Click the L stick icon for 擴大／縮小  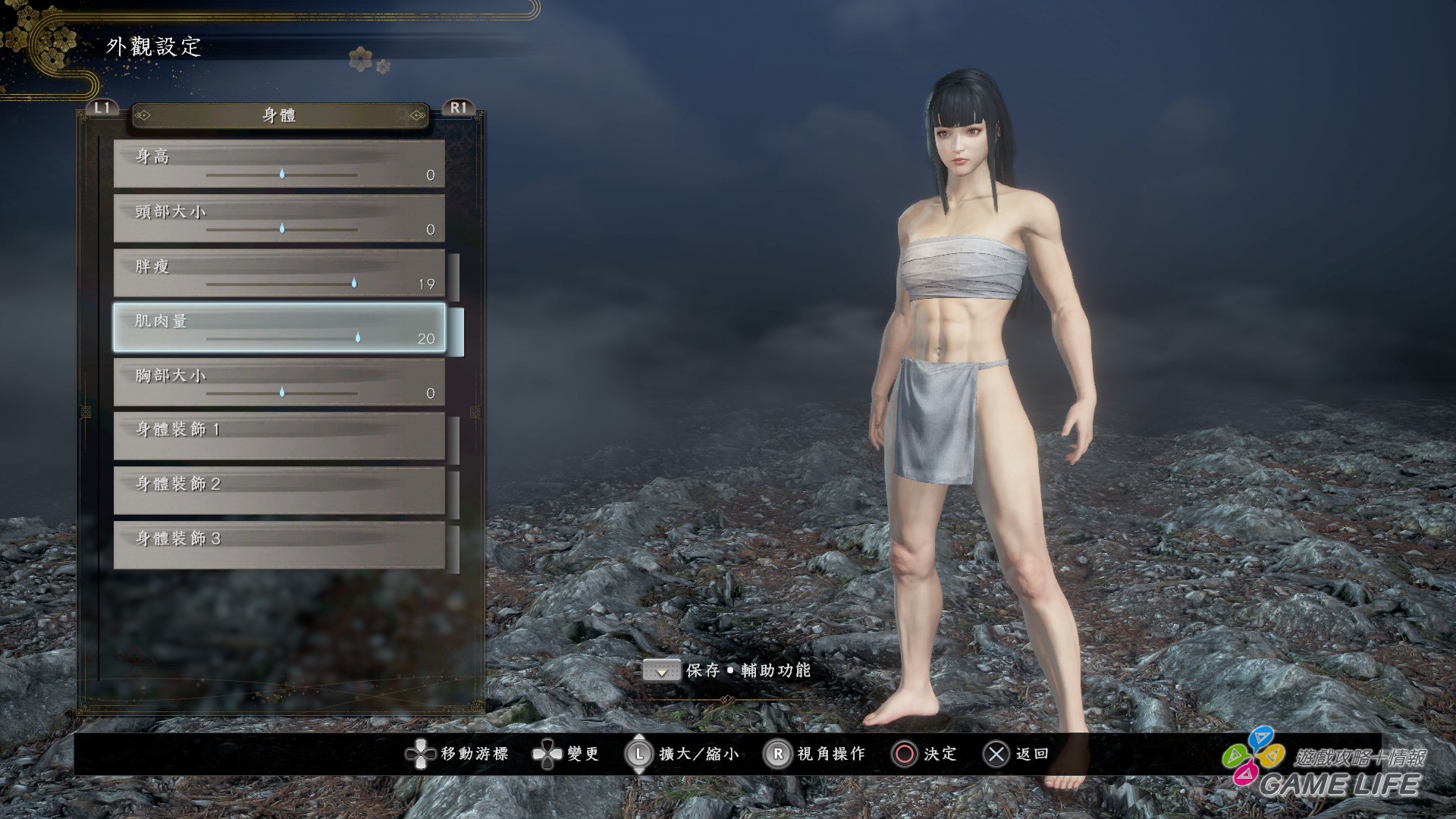pyautogui.click(x=639, y=755)
